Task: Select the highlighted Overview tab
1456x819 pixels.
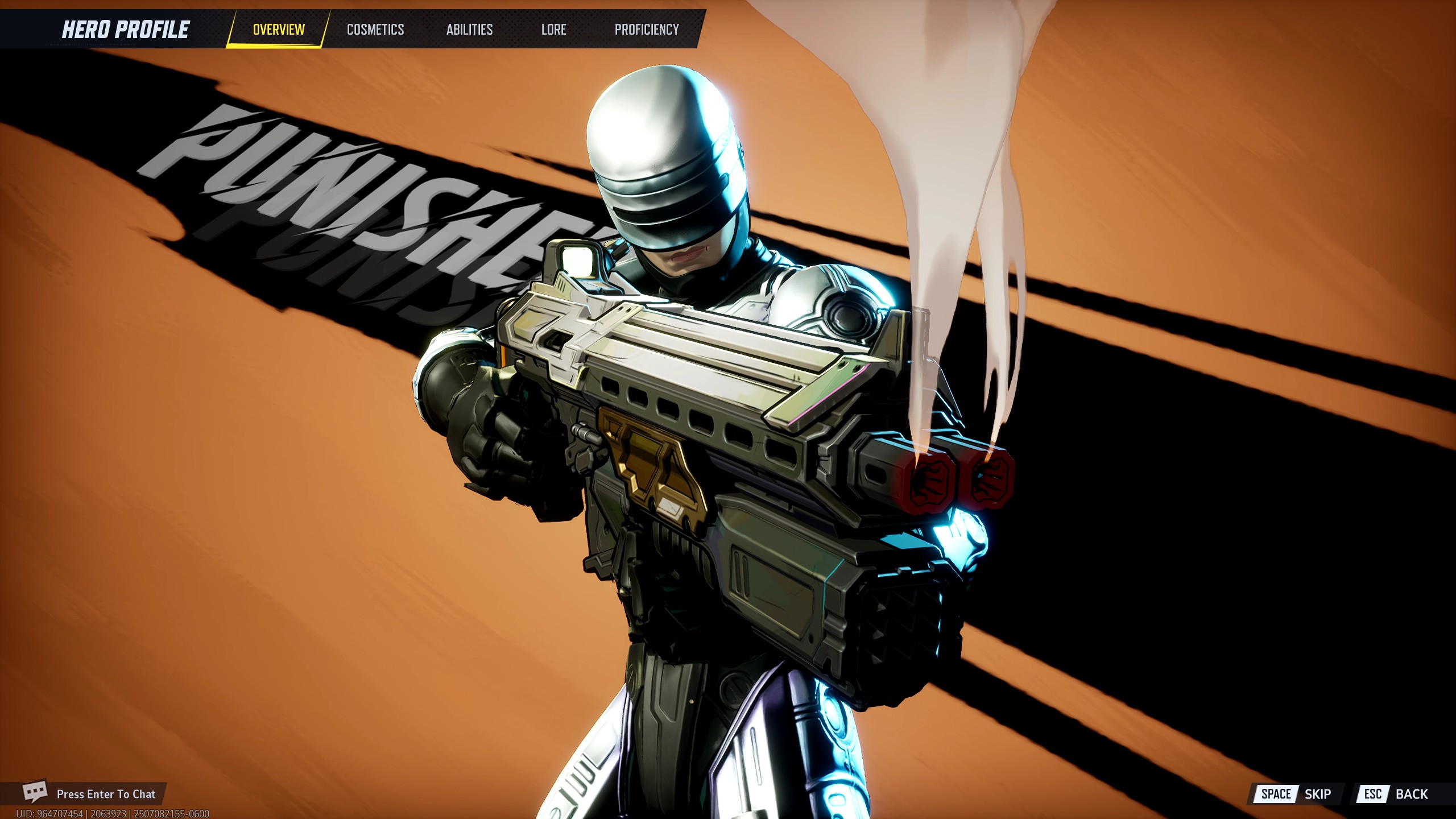Action: tap(278, 28)
